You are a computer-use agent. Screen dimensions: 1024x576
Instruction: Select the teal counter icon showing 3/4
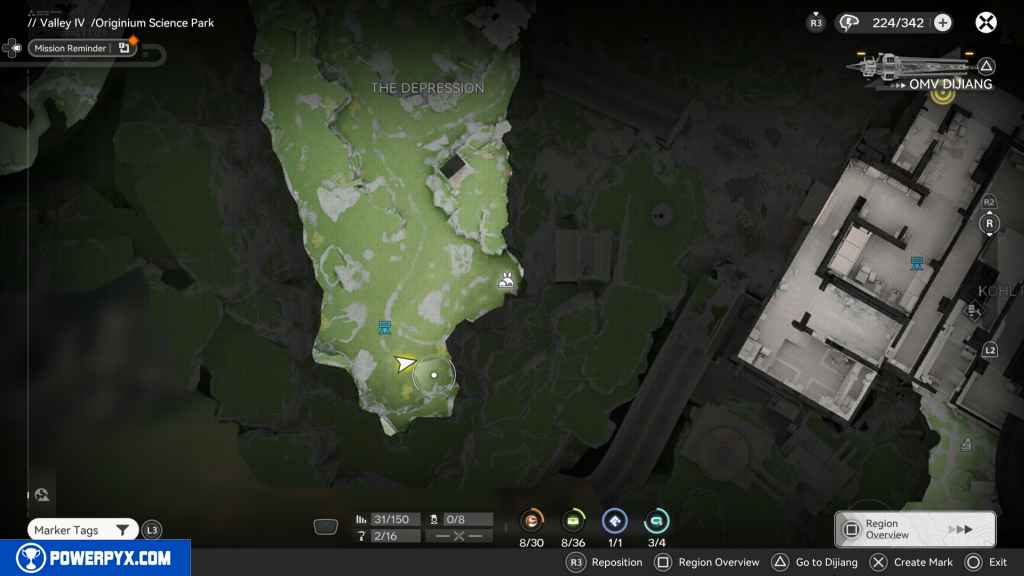coord(656,520)
